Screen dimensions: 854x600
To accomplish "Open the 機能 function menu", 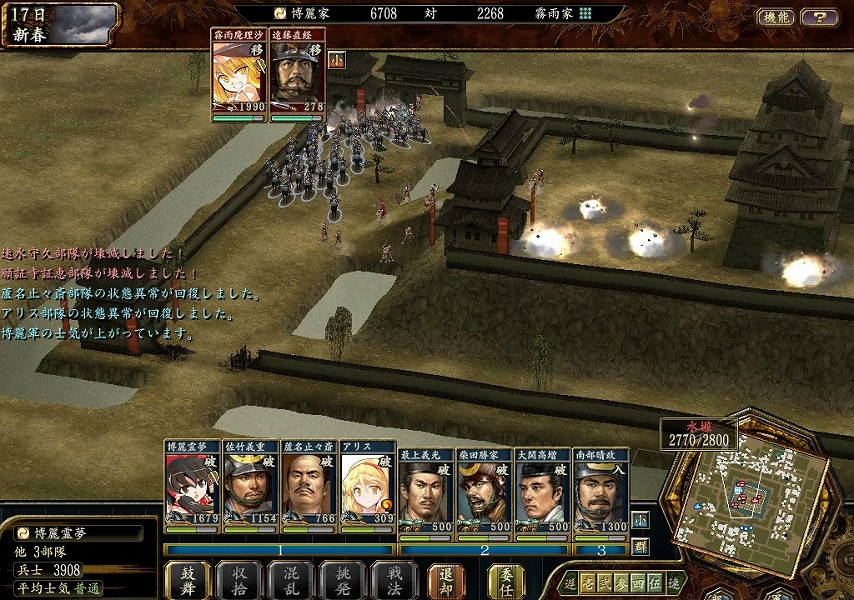I will [x=776, y=17].
